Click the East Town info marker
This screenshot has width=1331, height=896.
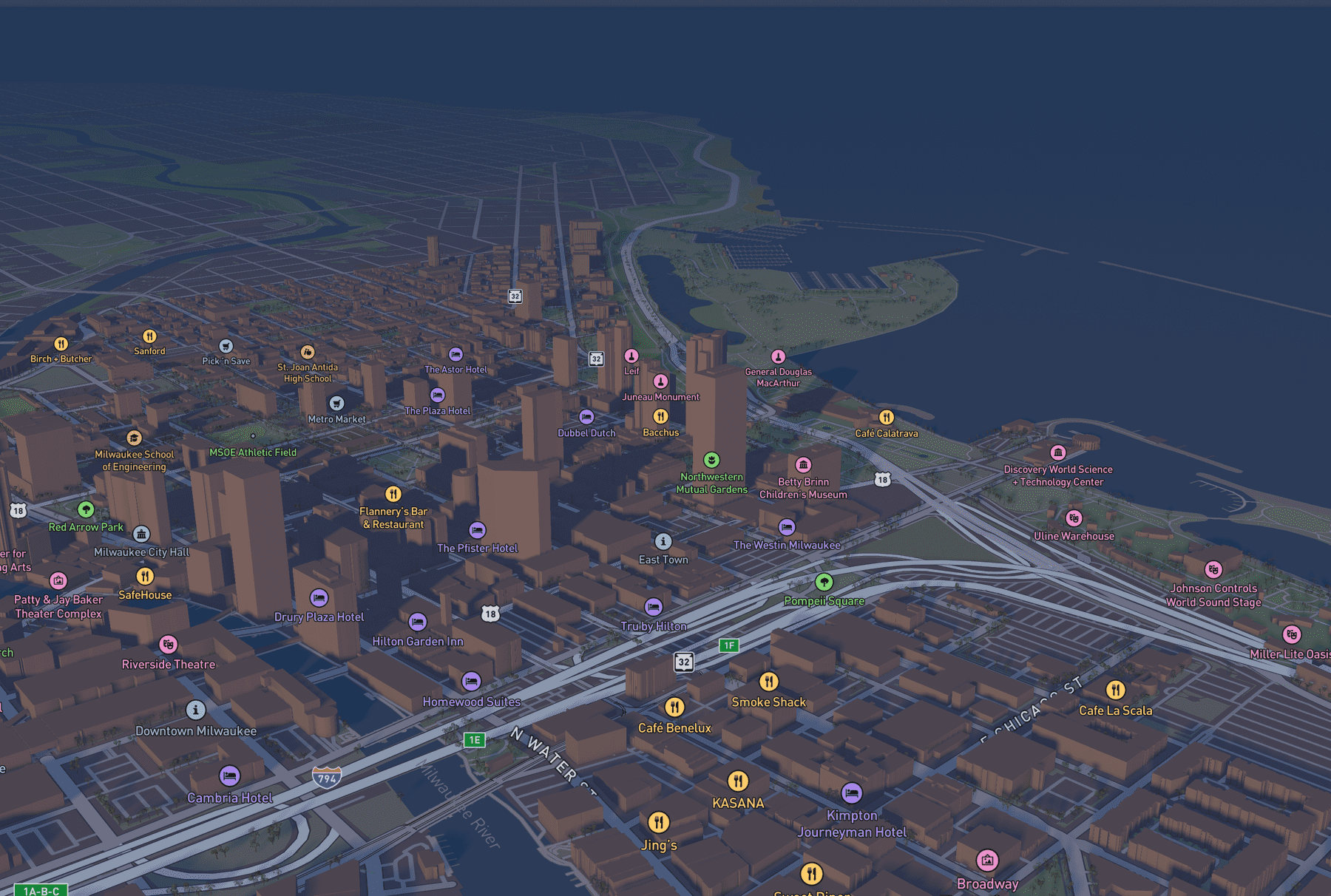[663, 542]
